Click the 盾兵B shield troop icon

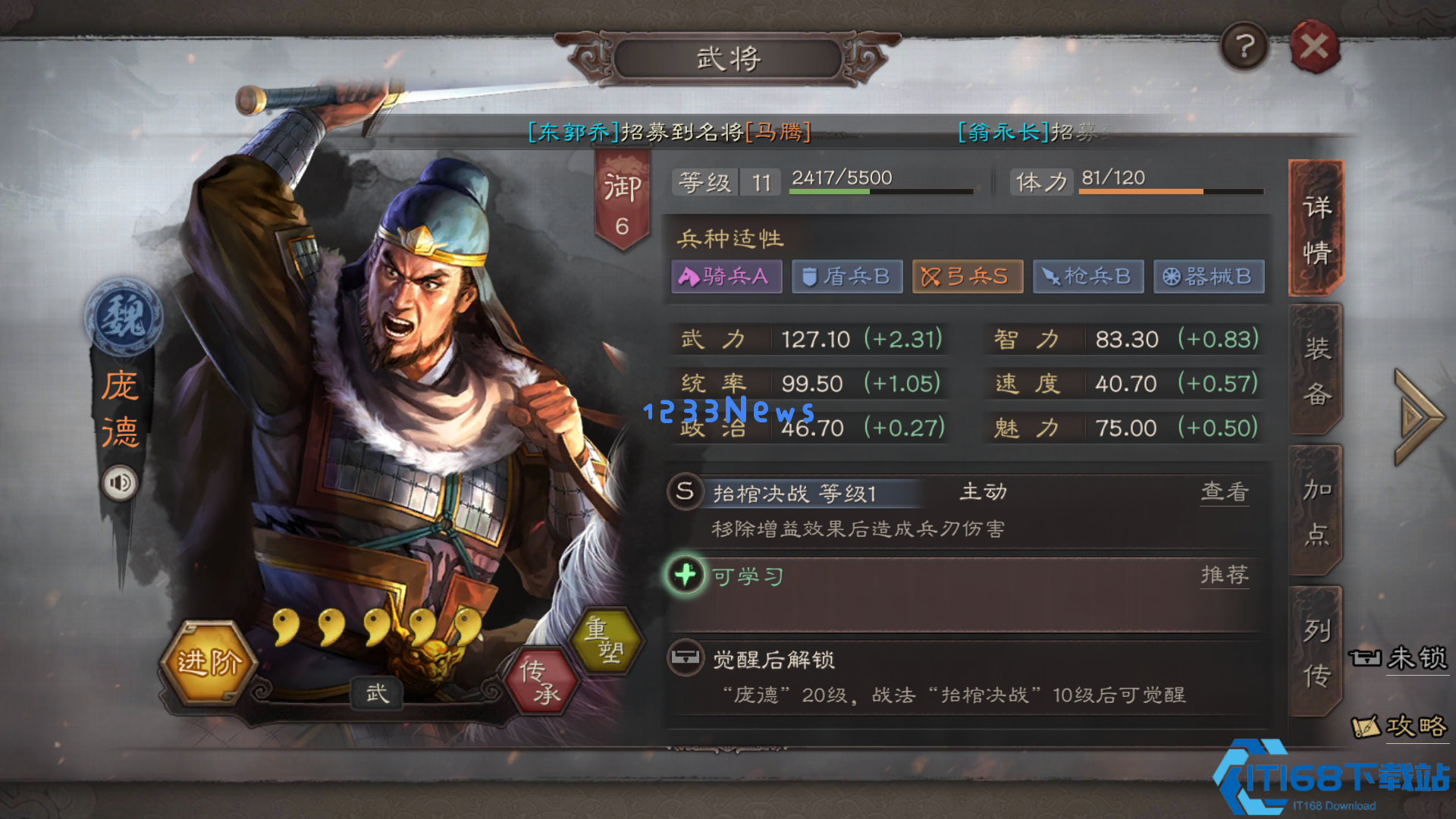pyautogui.click(x=846, y=276)
